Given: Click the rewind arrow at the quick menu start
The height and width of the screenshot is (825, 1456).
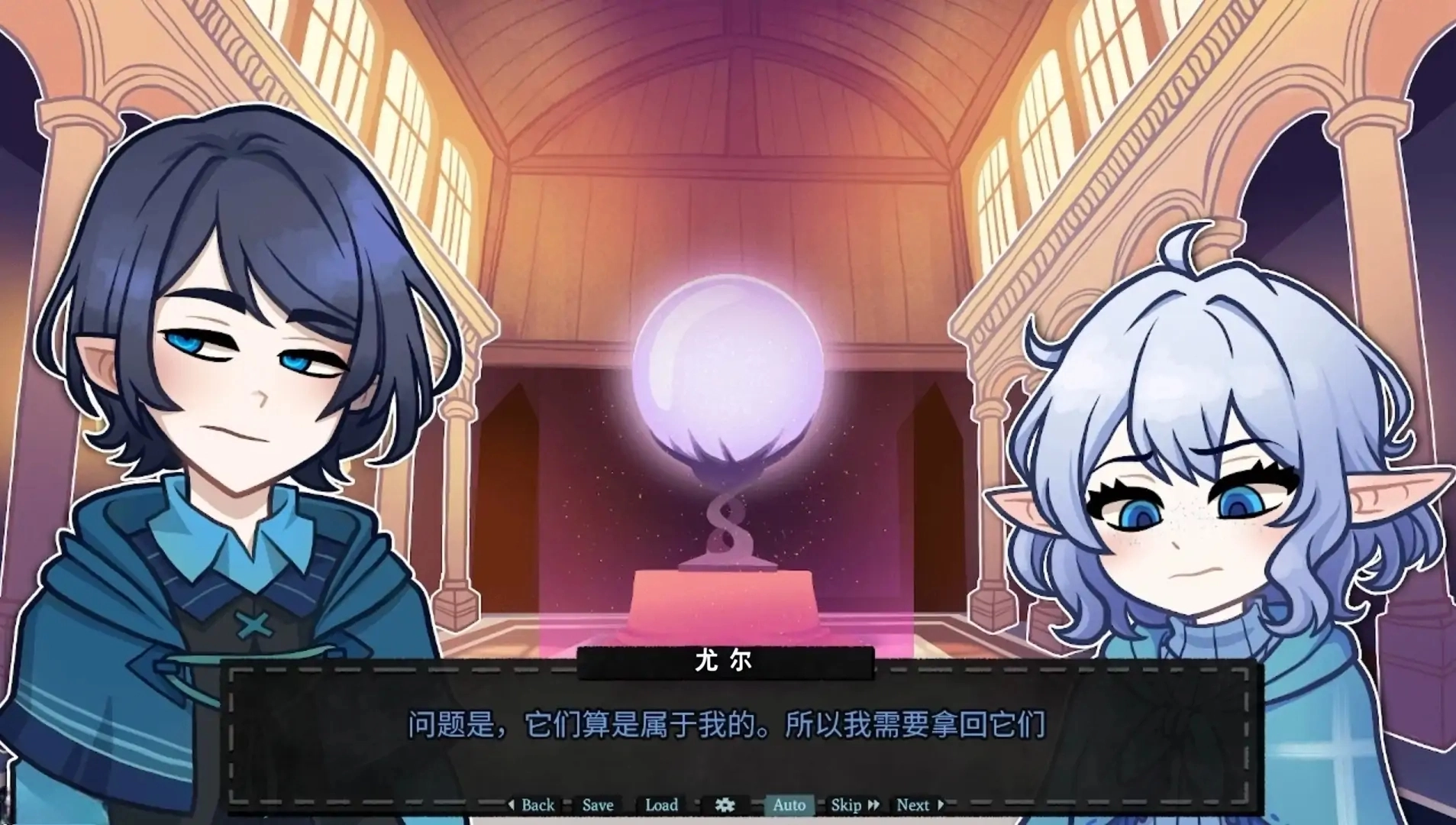Looking at the screenshot, I should [x=510, y=805].
